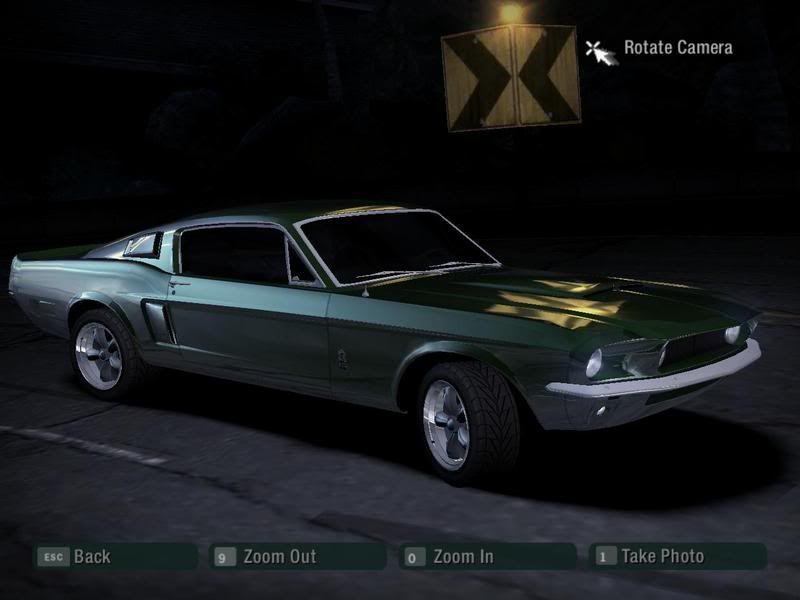Click the Zoom Out button

pyautogui.click(x=297, y=556)
